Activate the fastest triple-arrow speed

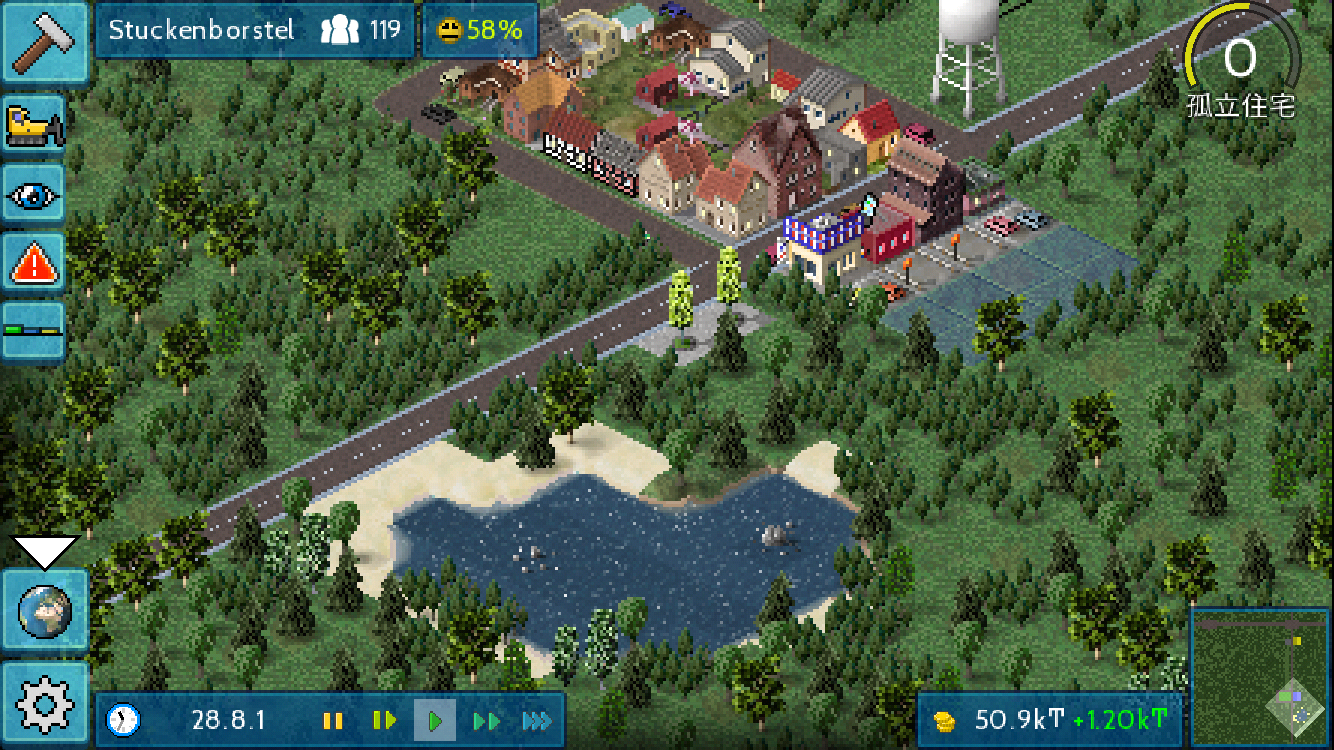point(537,720)
